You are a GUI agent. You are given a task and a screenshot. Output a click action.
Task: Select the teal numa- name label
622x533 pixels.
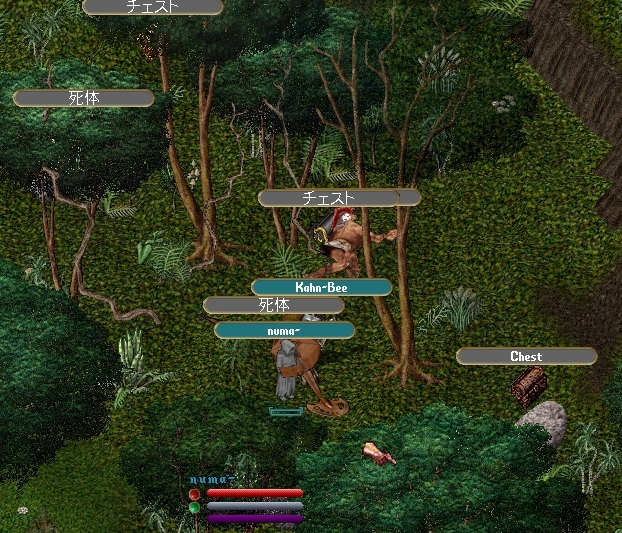[284, 330]
